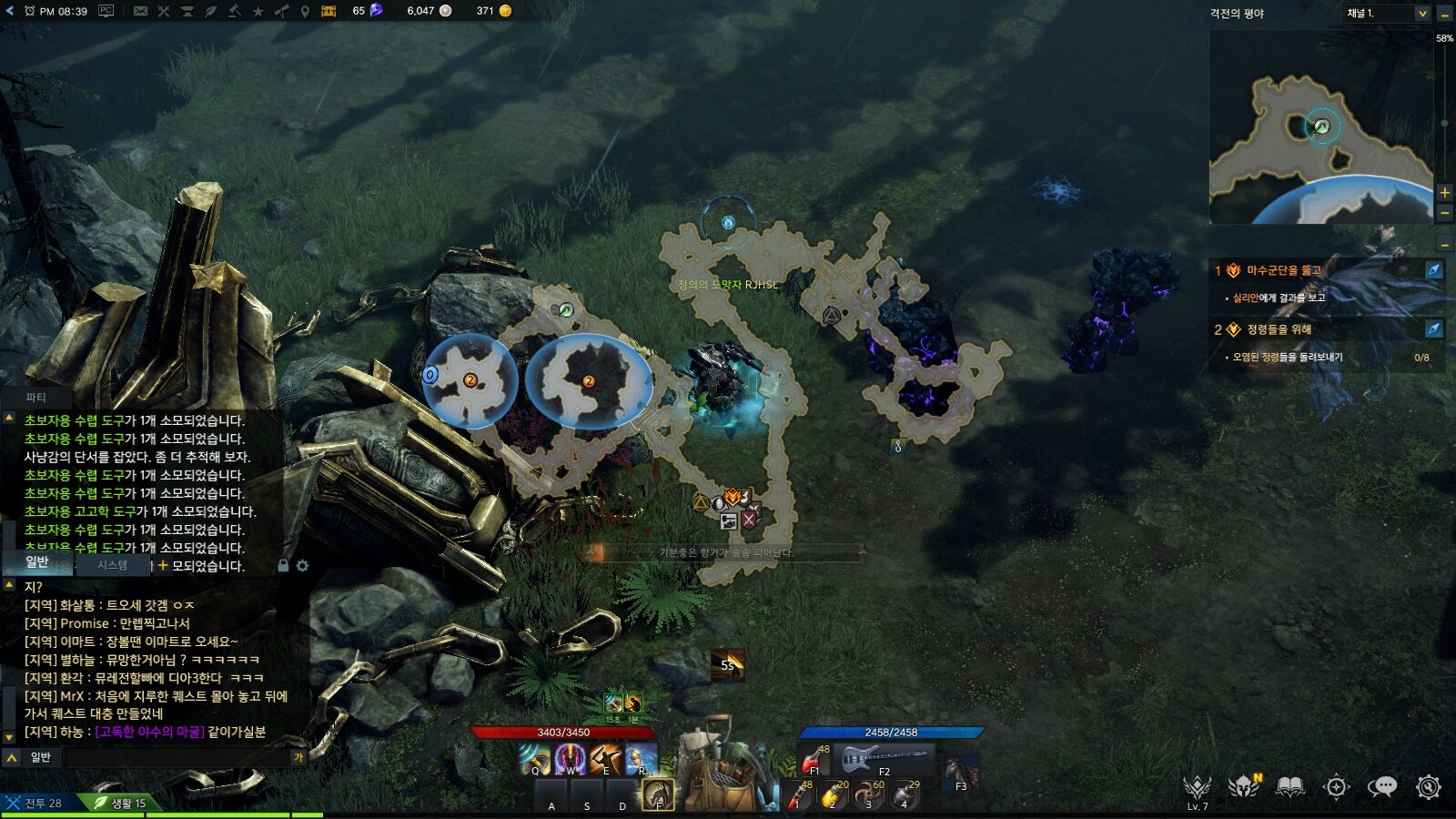The width and height of the screenshot is (1456, 819).
Task: Activate the Q skill icon
Action: (535, 759)
